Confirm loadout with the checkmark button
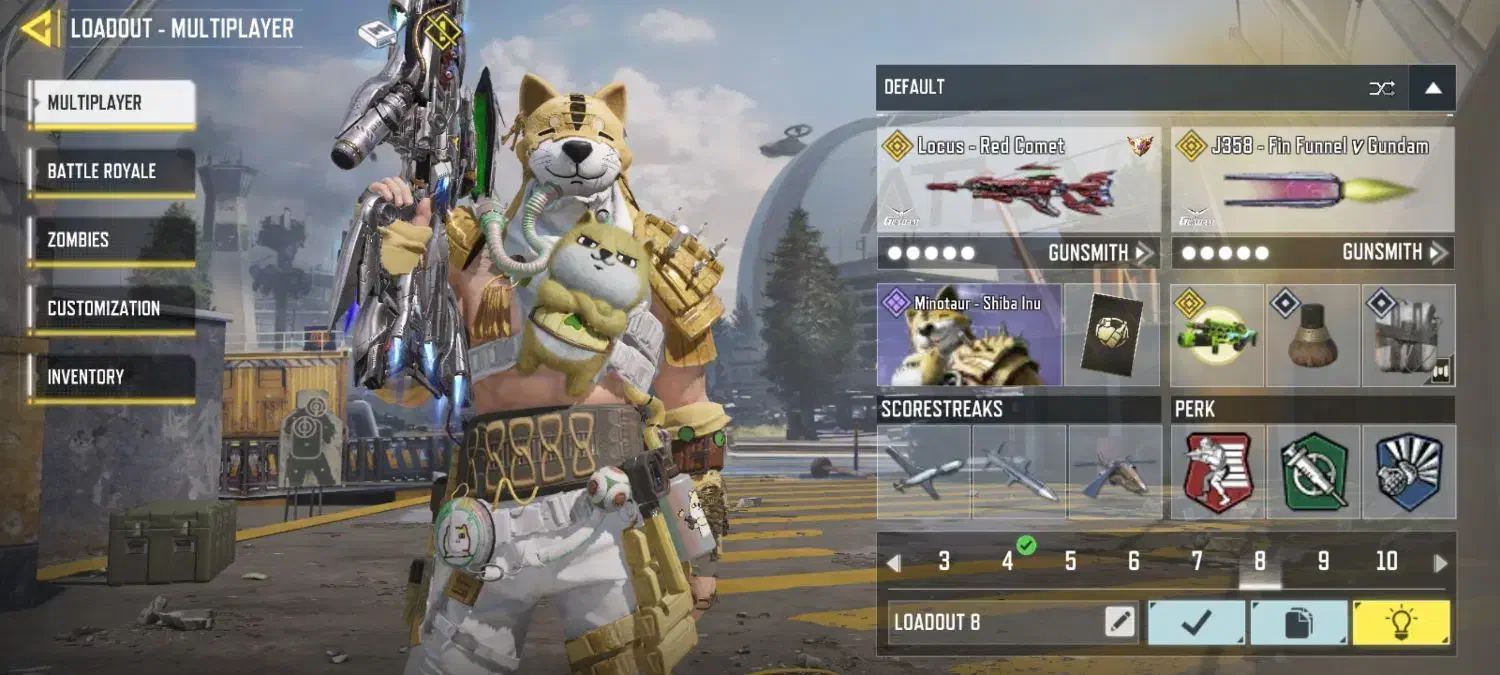 tap(1196, 622)
